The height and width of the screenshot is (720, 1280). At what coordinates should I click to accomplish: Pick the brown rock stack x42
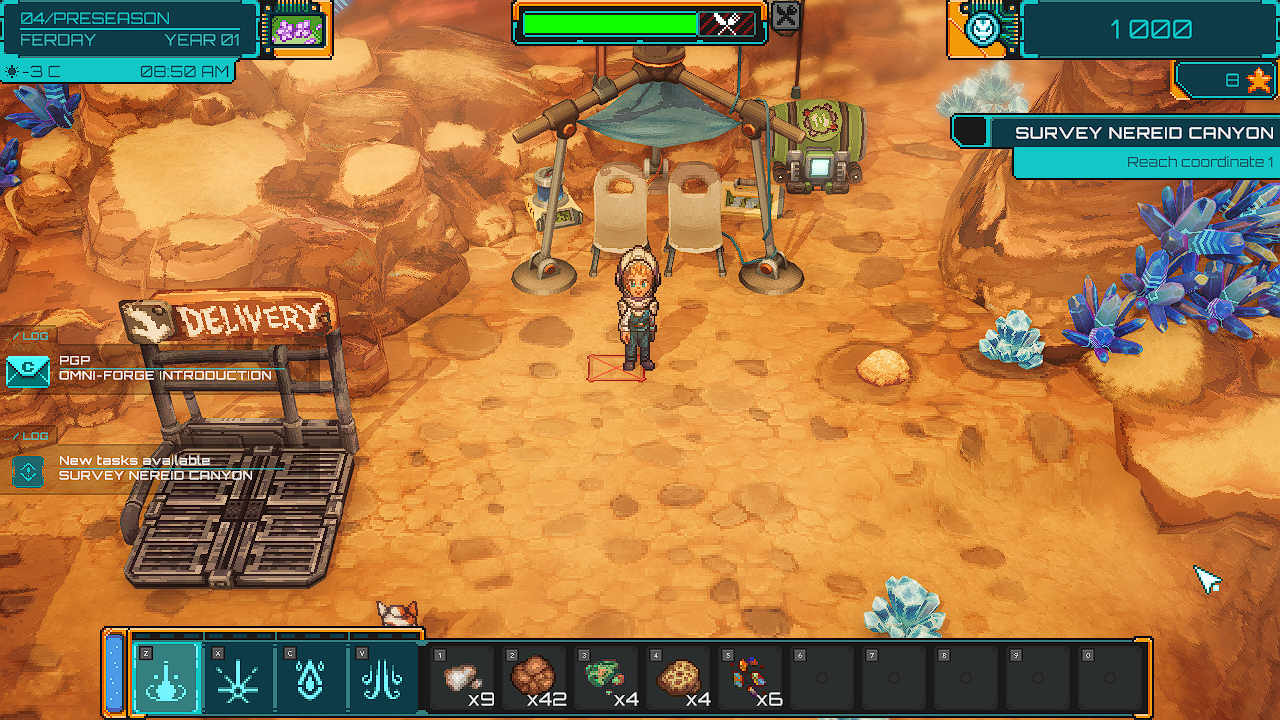click(534, 678)
